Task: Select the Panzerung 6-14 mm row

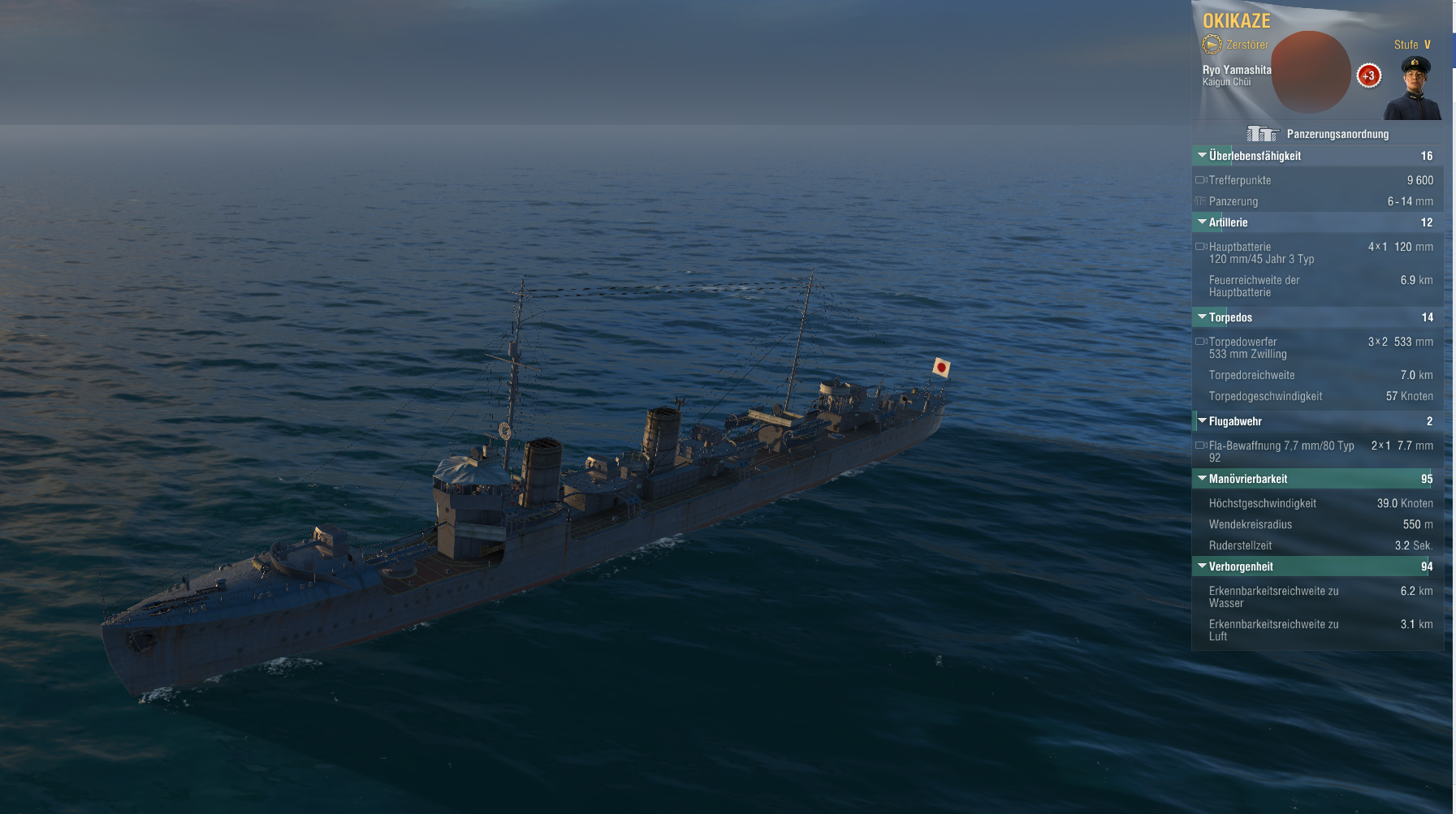Action: click(1316, 201)
